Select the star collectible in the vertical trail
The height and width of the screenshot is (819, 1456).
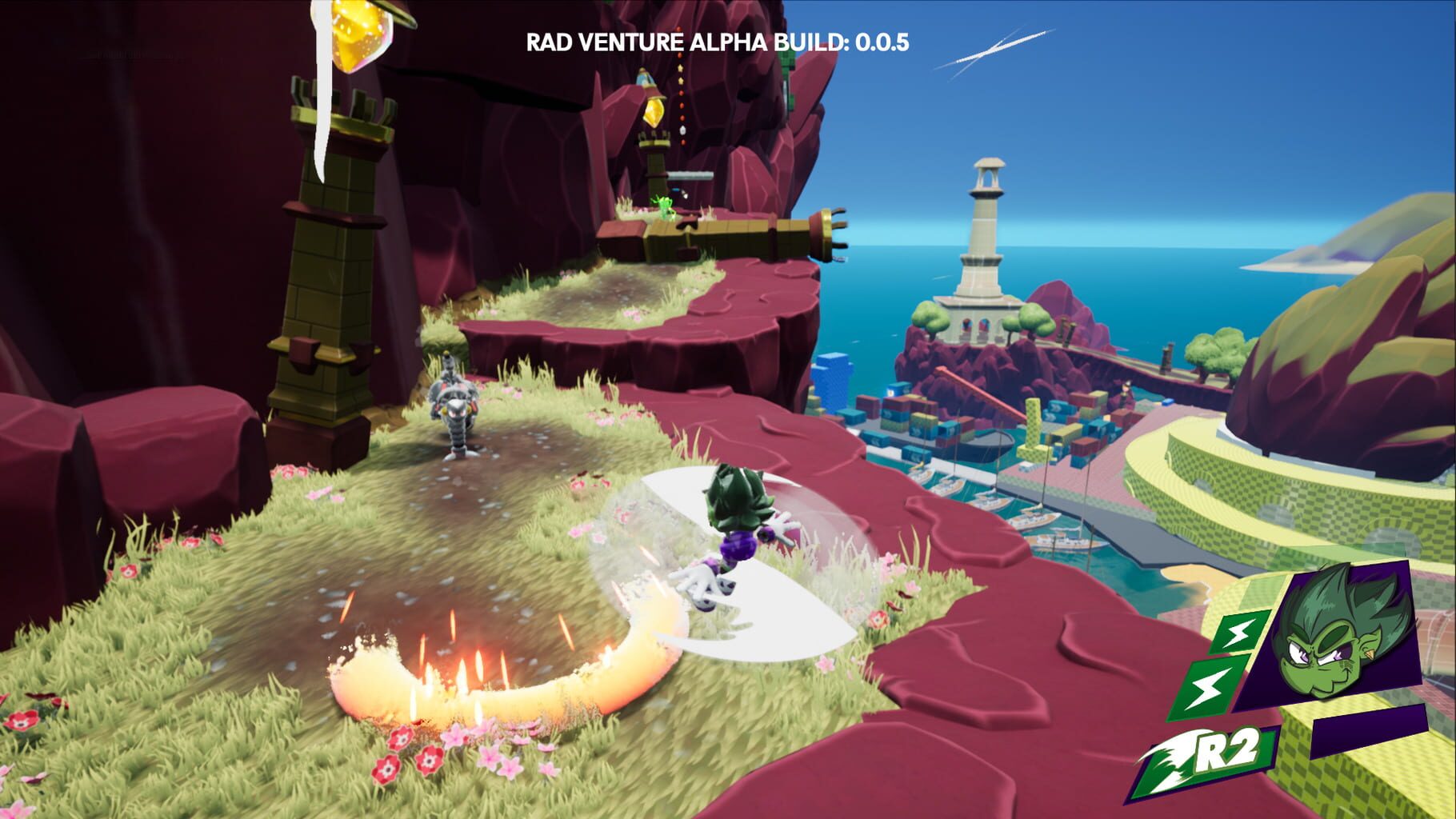pos(681,80)
